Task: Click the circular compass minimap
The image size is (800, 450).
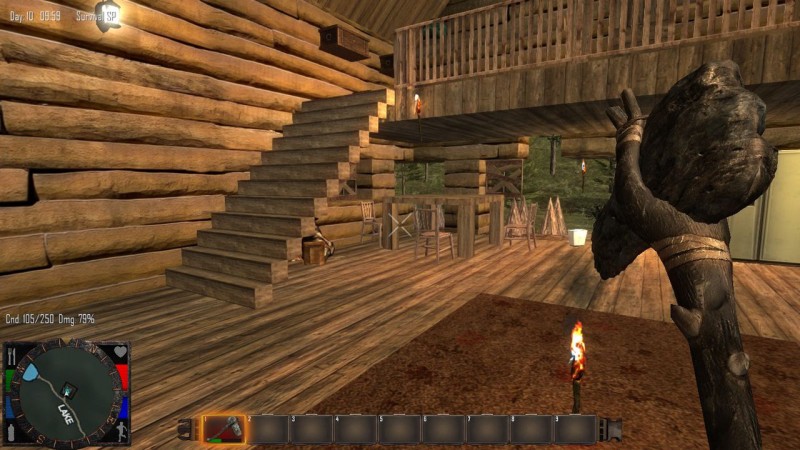Action: pos(66,394)
